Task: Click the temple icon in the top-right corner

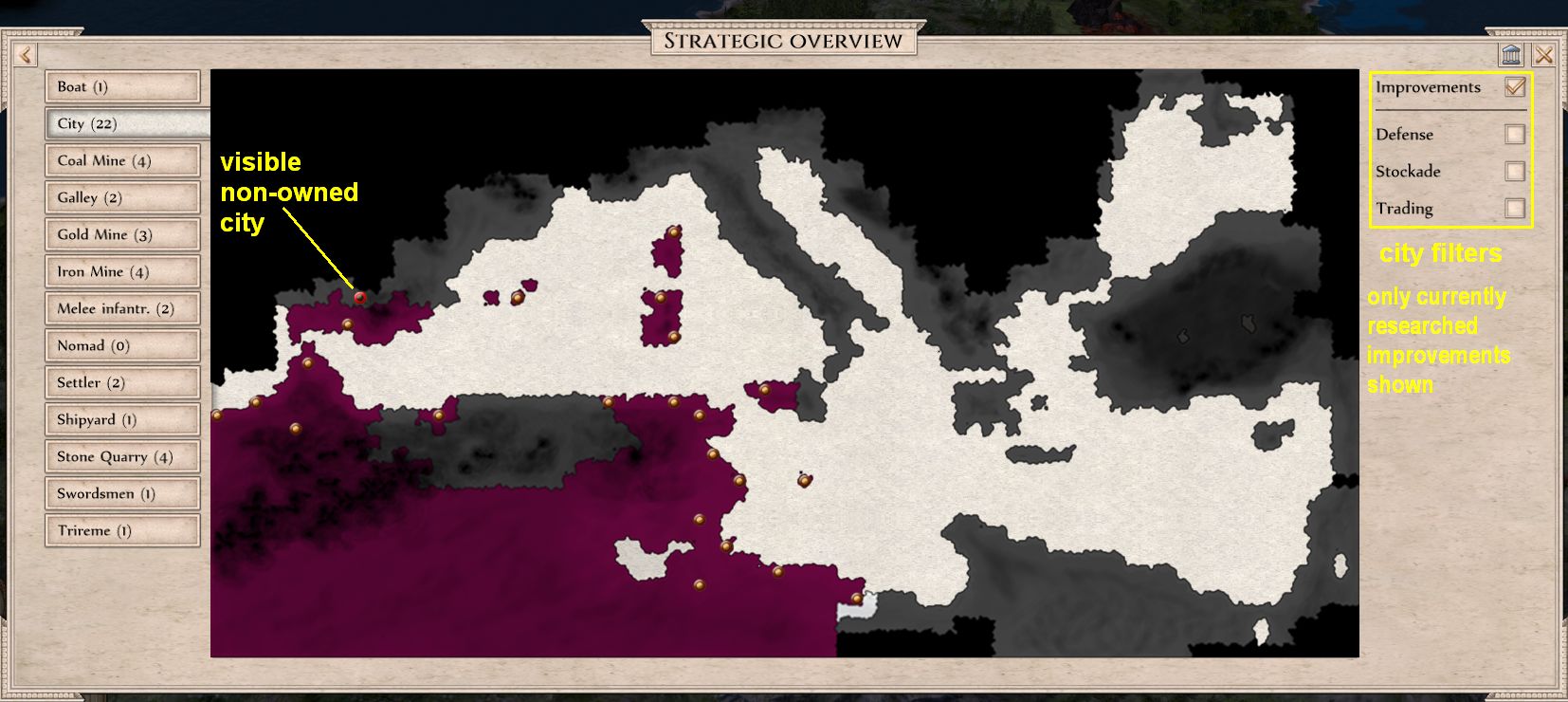Action: [x=1510, y=55]
